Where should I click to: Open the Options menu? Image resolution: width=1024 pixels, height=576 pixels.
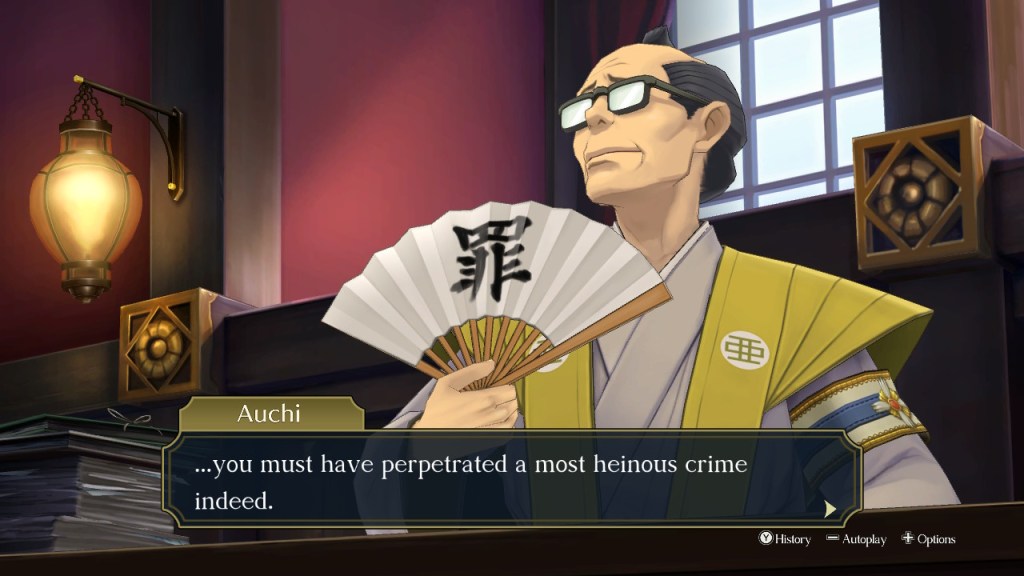point(928,539)
